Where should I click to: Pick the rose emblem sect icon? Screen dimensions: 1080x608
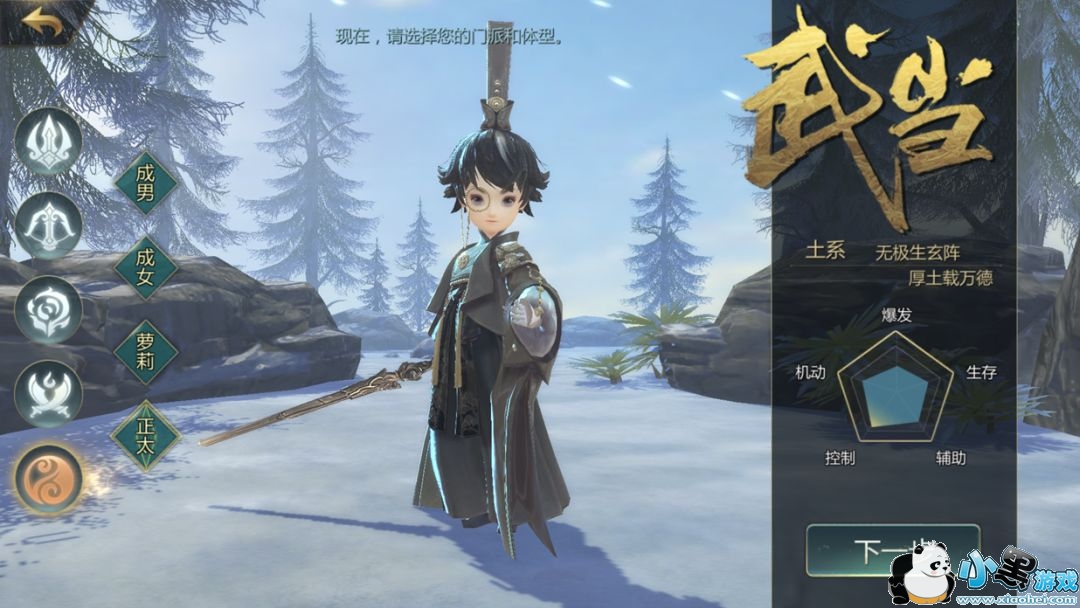tap(48, 310)
